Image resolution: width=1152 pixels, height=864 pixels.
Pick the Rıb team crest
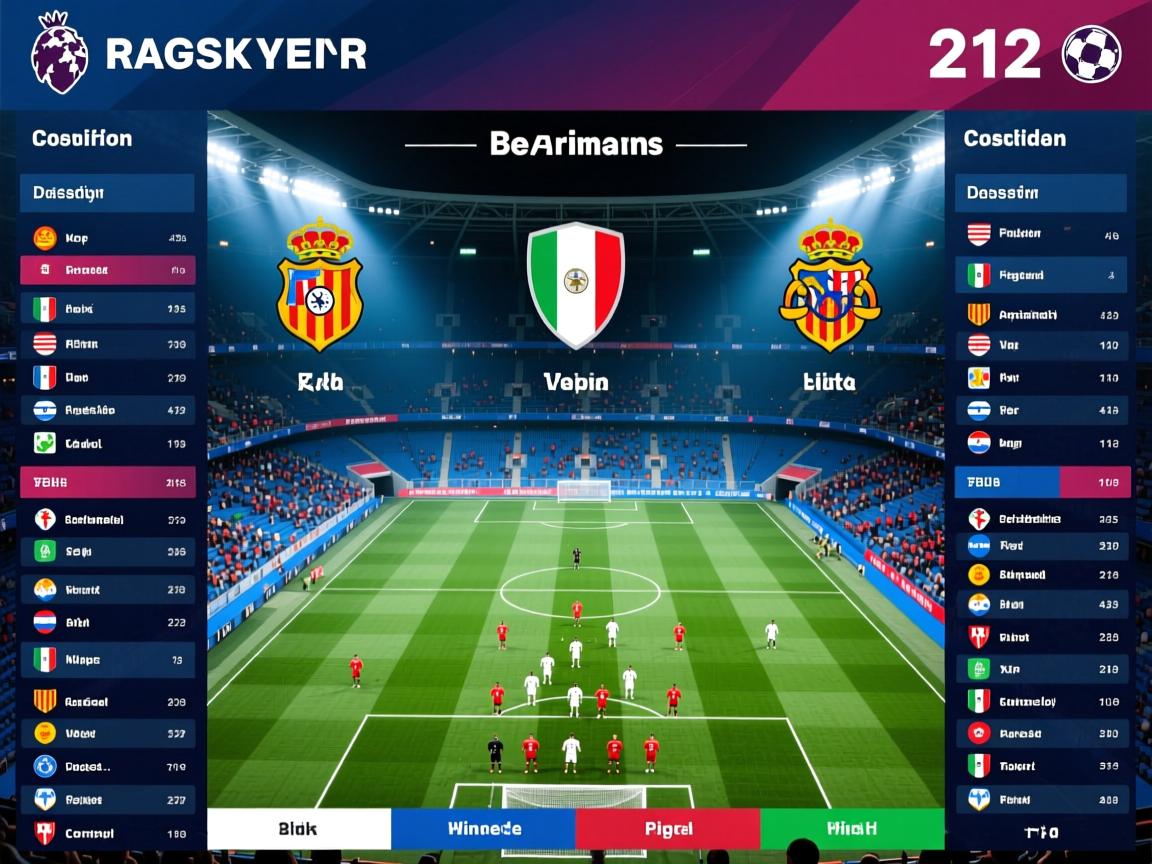pyautogui.click(x=320, y=286)
